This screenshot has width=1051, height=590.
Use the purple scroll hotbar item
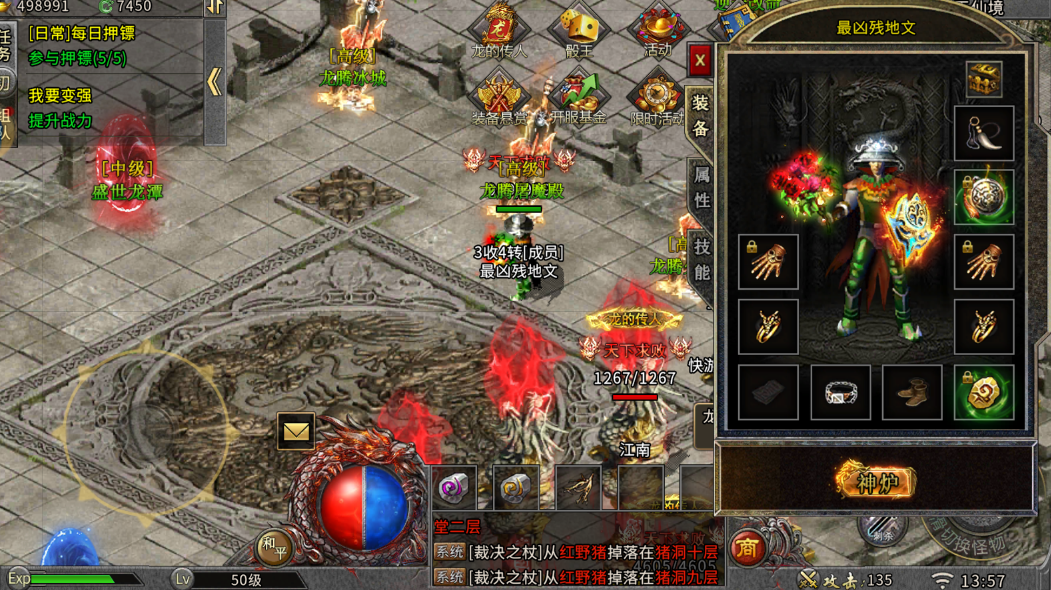click(454, 489)
